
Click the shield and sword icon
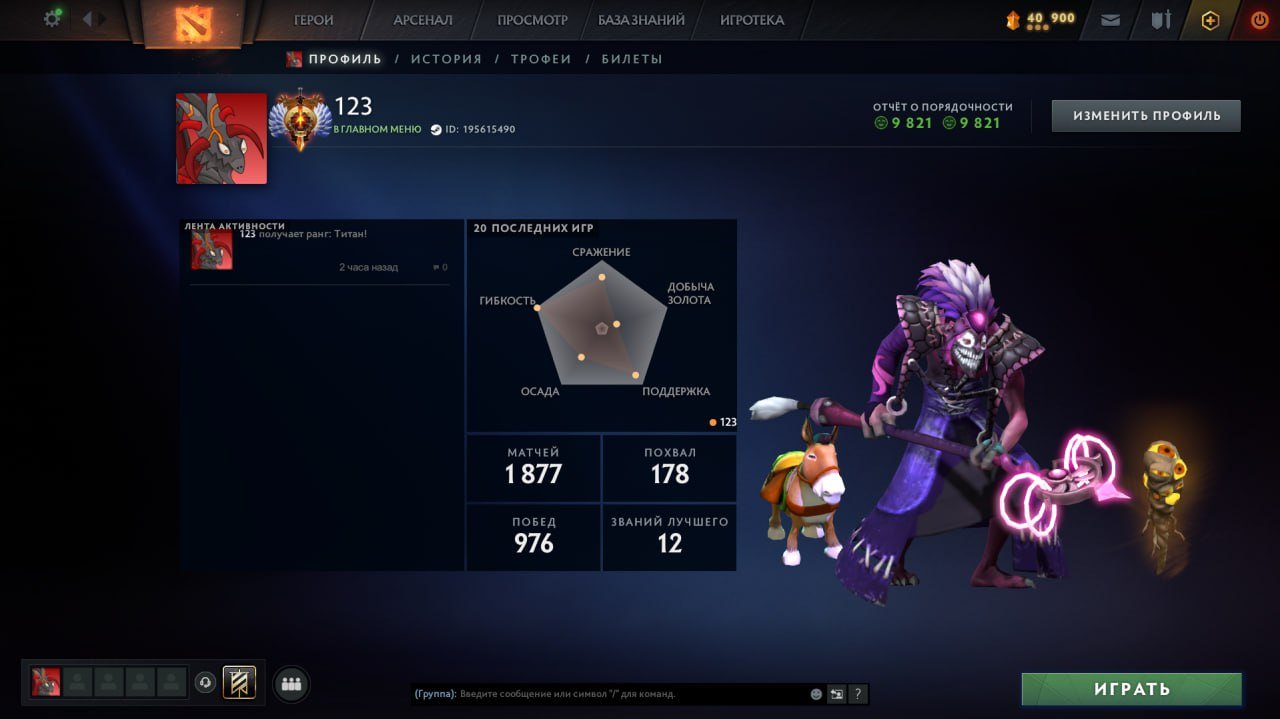click(x=1160, y=20)
